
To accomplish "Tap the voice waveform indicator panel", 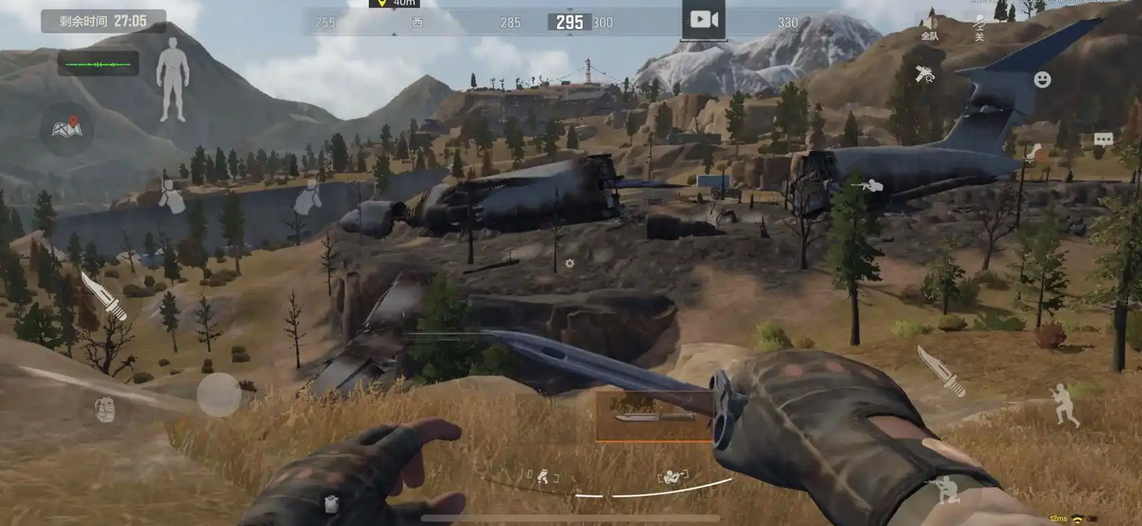I will [x=98, y=64].
